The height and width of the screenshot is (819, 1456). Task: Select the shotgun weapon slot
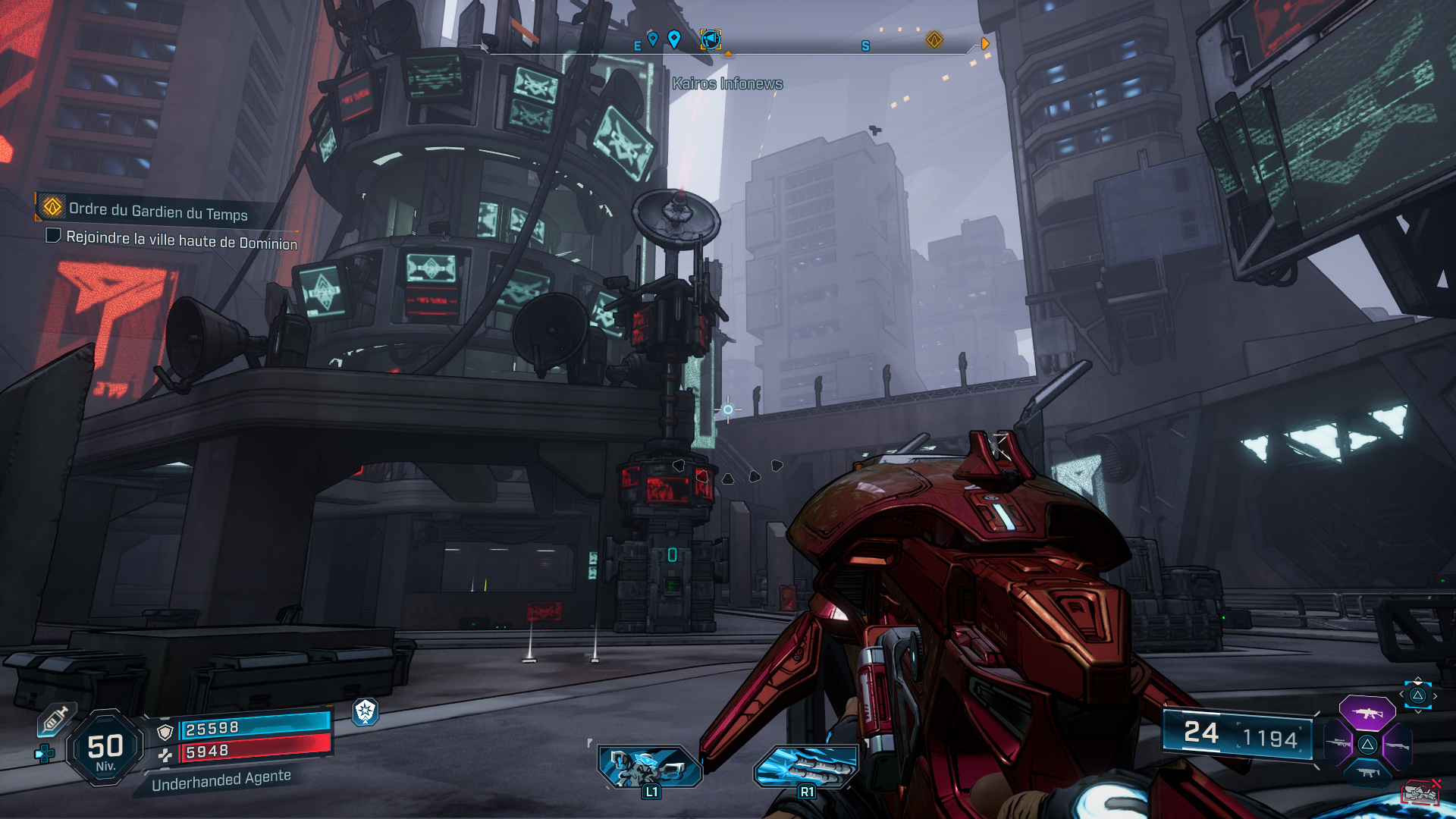click(x=1398, y=745)
